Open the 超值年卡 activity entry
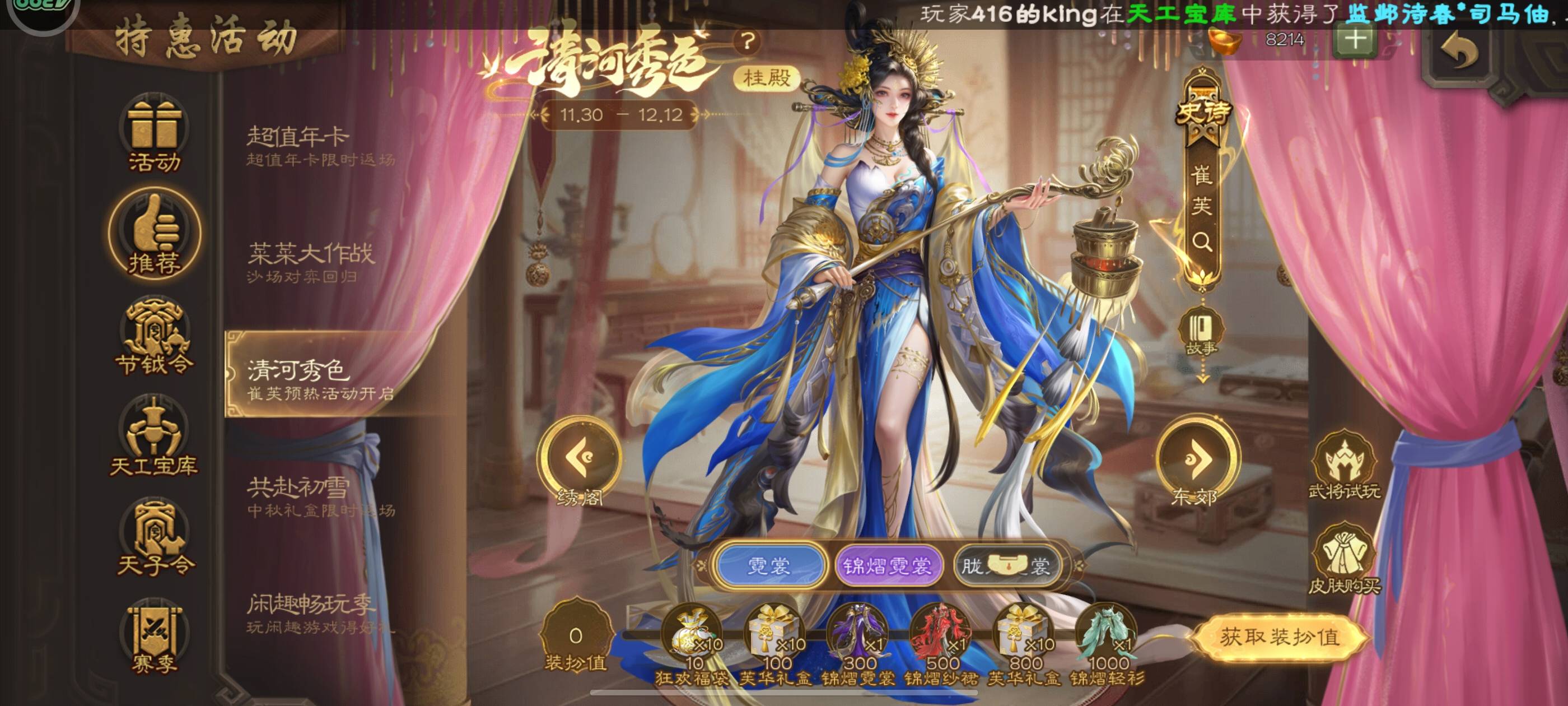 click(321, 146)
